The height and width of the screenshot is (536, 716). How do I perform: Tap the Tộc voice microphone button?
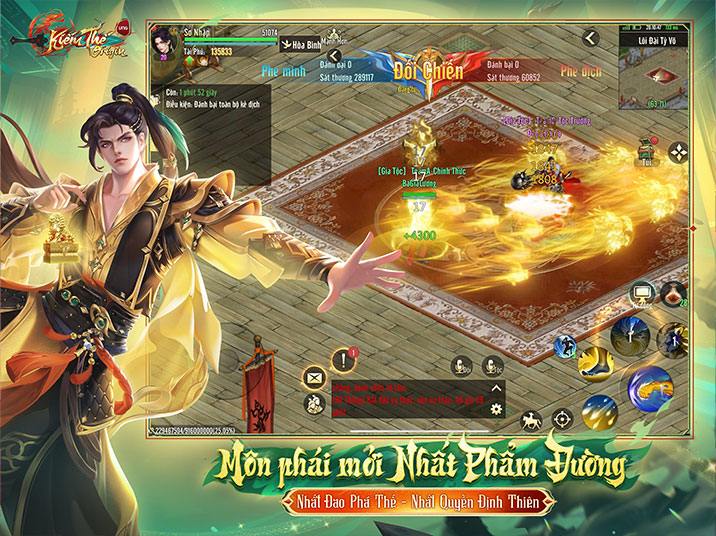click(x=492, y=366)
